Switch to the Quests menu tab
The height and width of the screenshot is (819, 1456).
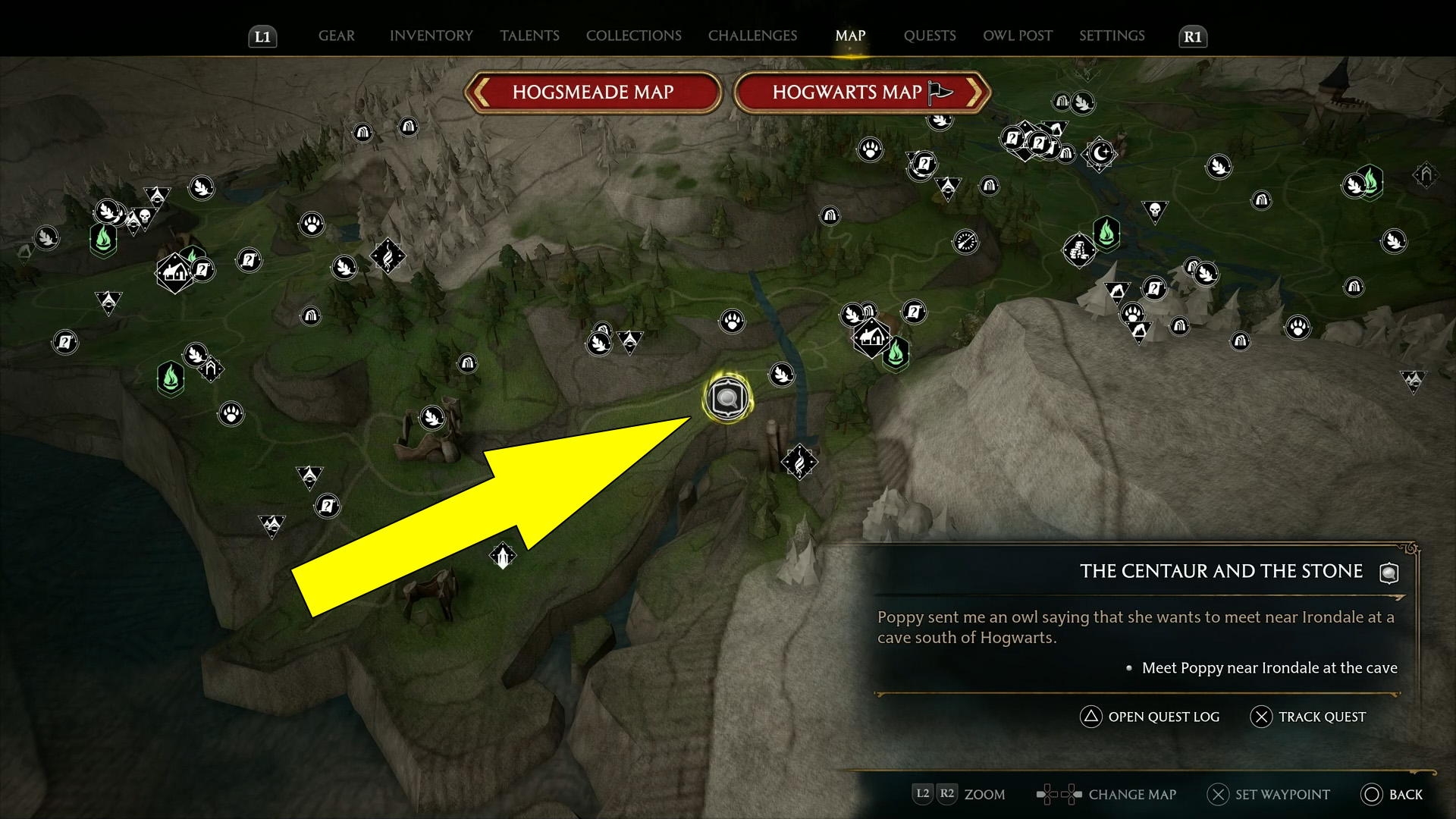929,35
